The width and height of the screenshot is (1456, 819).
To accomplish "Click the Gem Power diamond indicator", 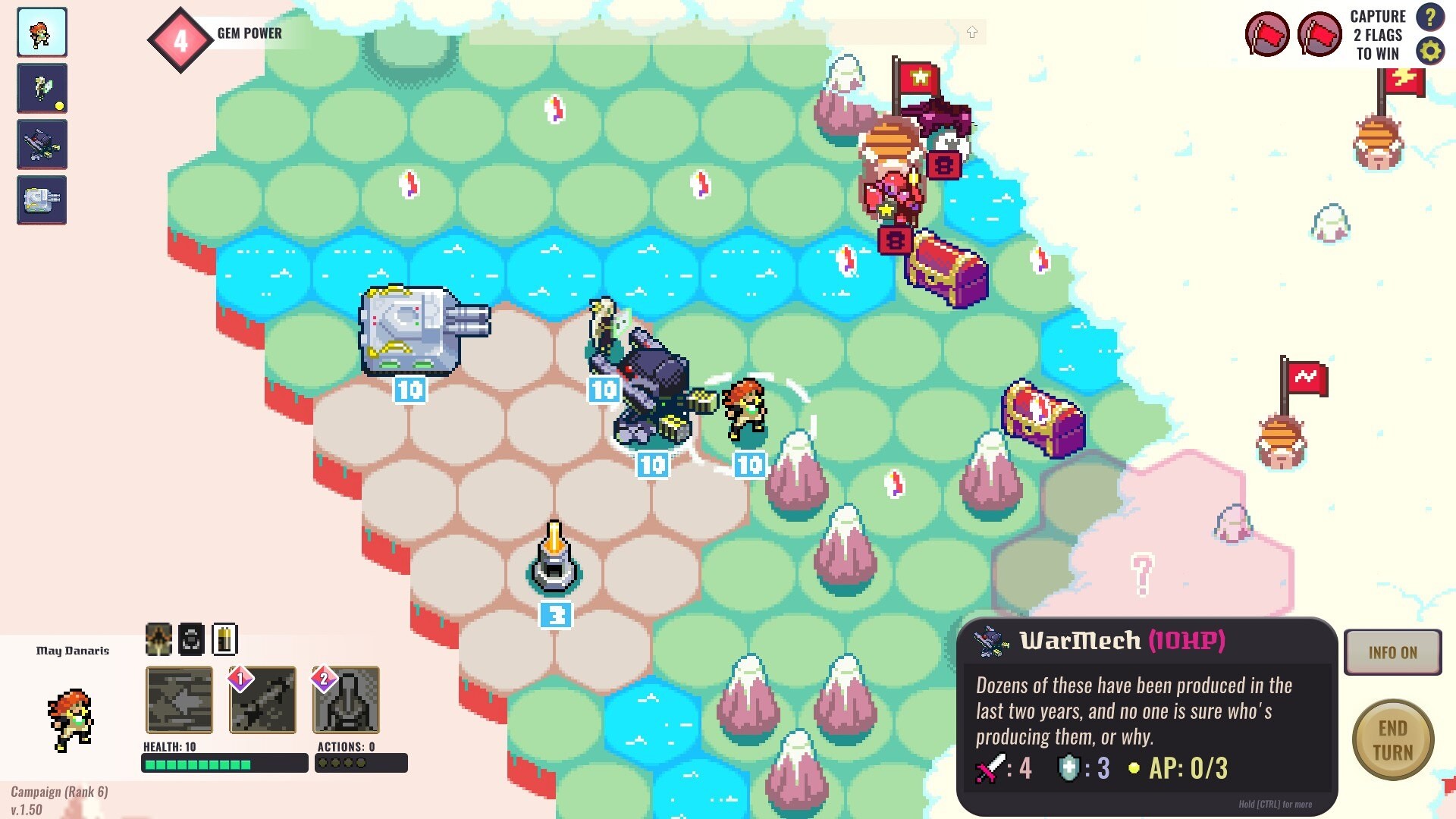I will 180,42.
